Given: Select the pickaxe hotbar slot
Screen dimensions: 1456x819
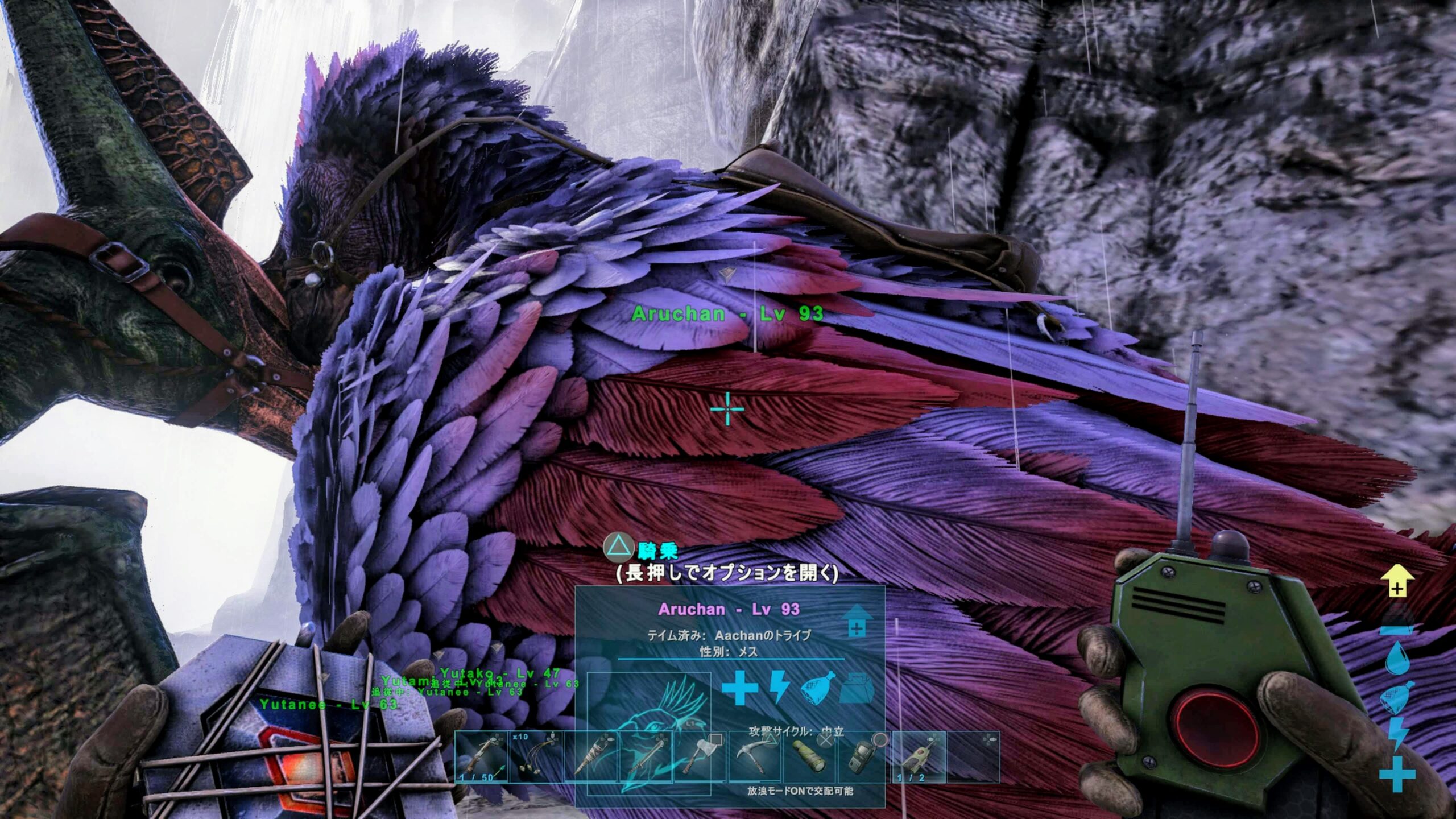Looking at the screenshot, I should pyautogui.click(x=755, y=757).
